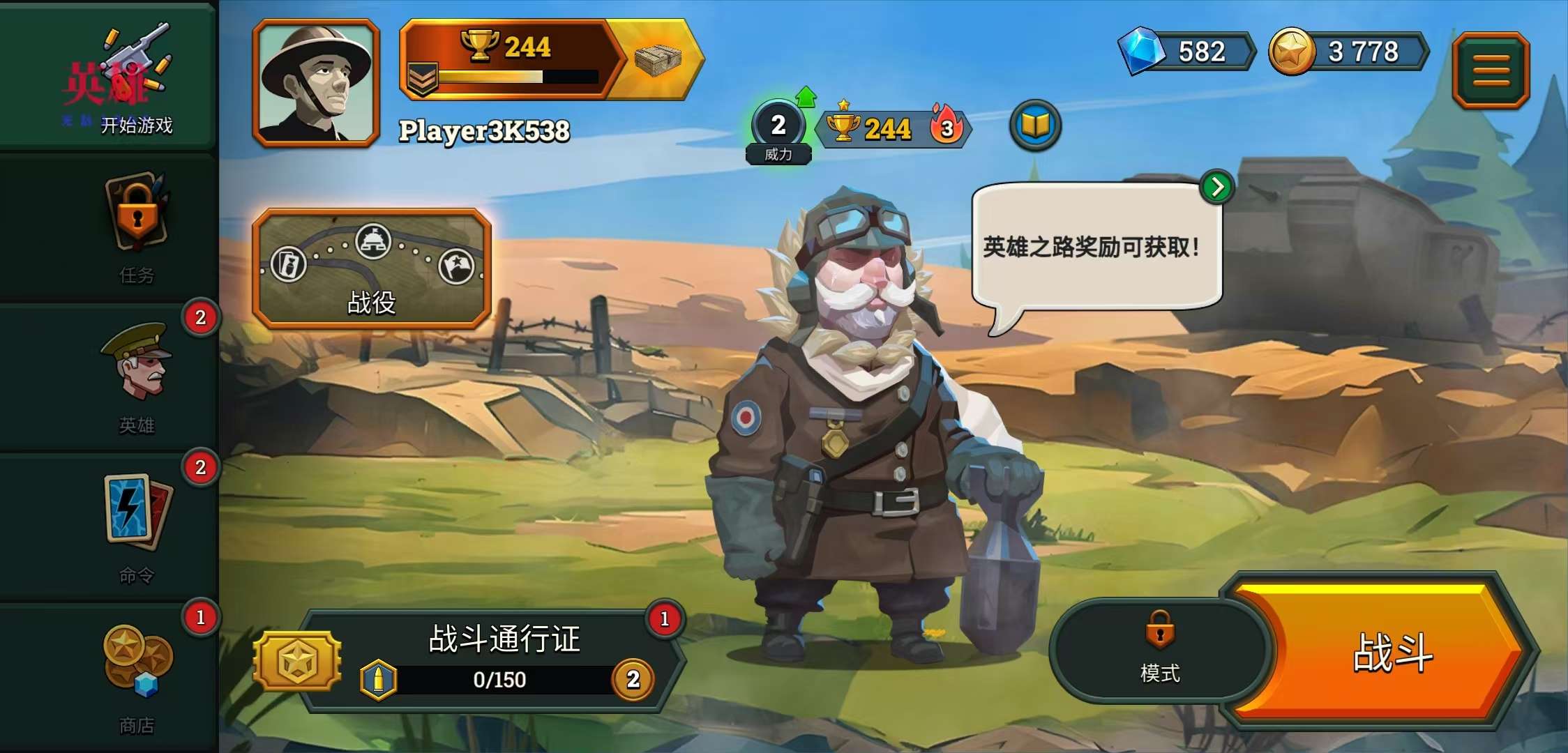This screenshot has height=753, width=1568.
Task: Tap the golden battle pass ticket icon
Action: [x=298, y=660]
